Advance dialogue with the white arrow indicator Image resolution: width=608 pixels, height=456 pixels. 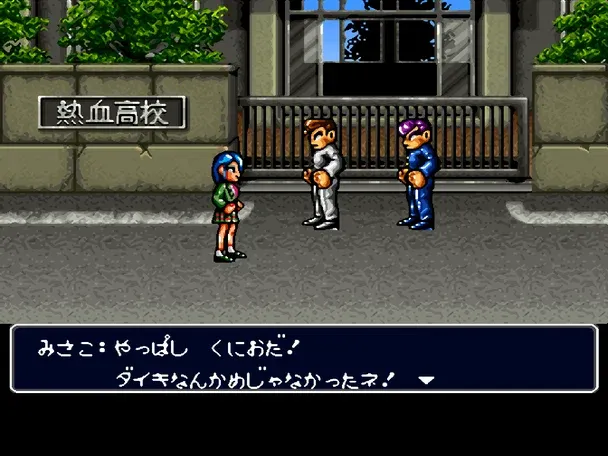click(x=426, y=380)
